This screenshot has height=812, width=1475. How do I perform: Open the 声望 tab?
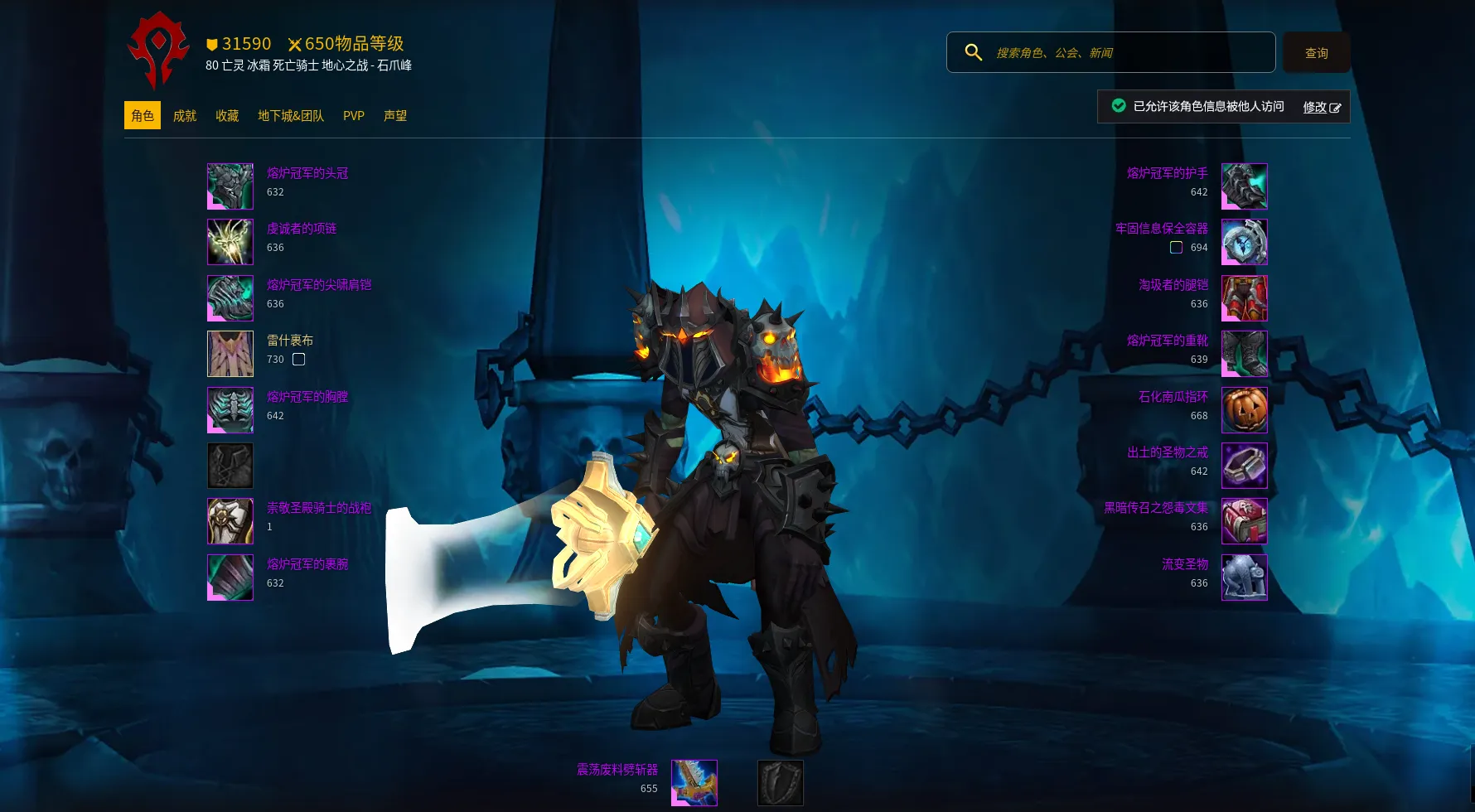(395, 116)
